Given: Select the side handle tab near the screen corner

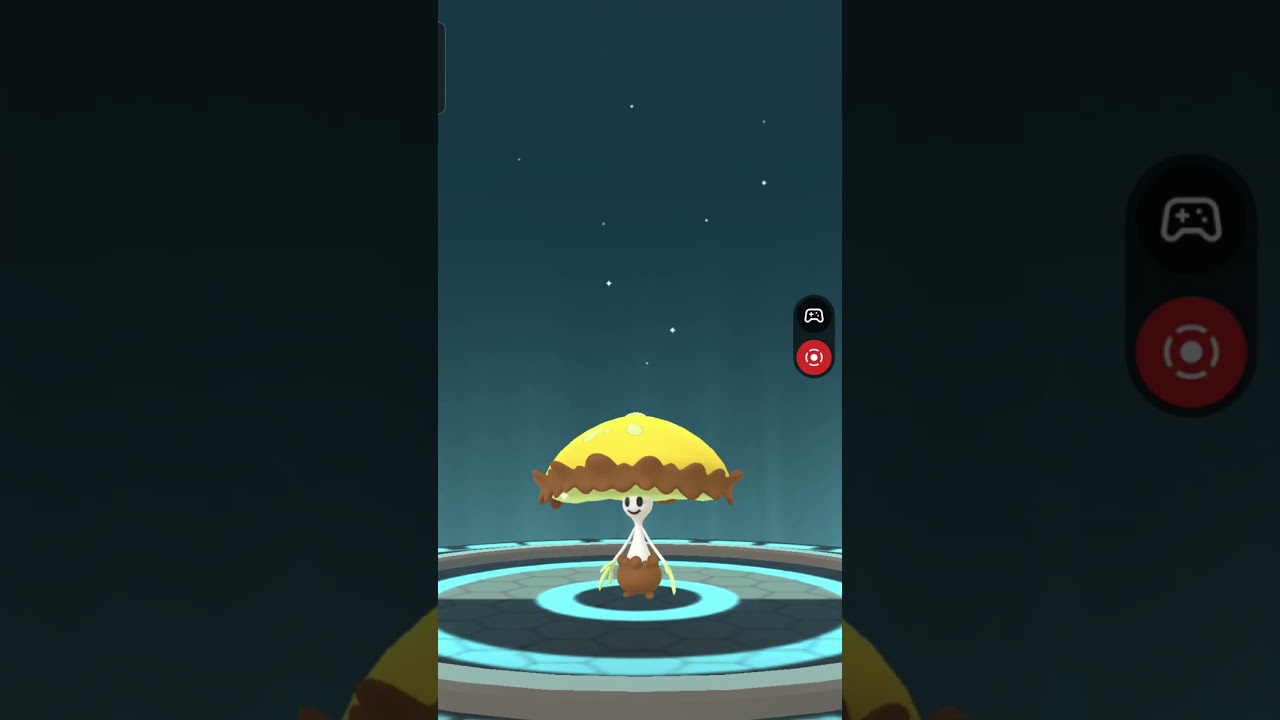Looking at the screenshot, I should pyautogui.click(x=440, y=68).
